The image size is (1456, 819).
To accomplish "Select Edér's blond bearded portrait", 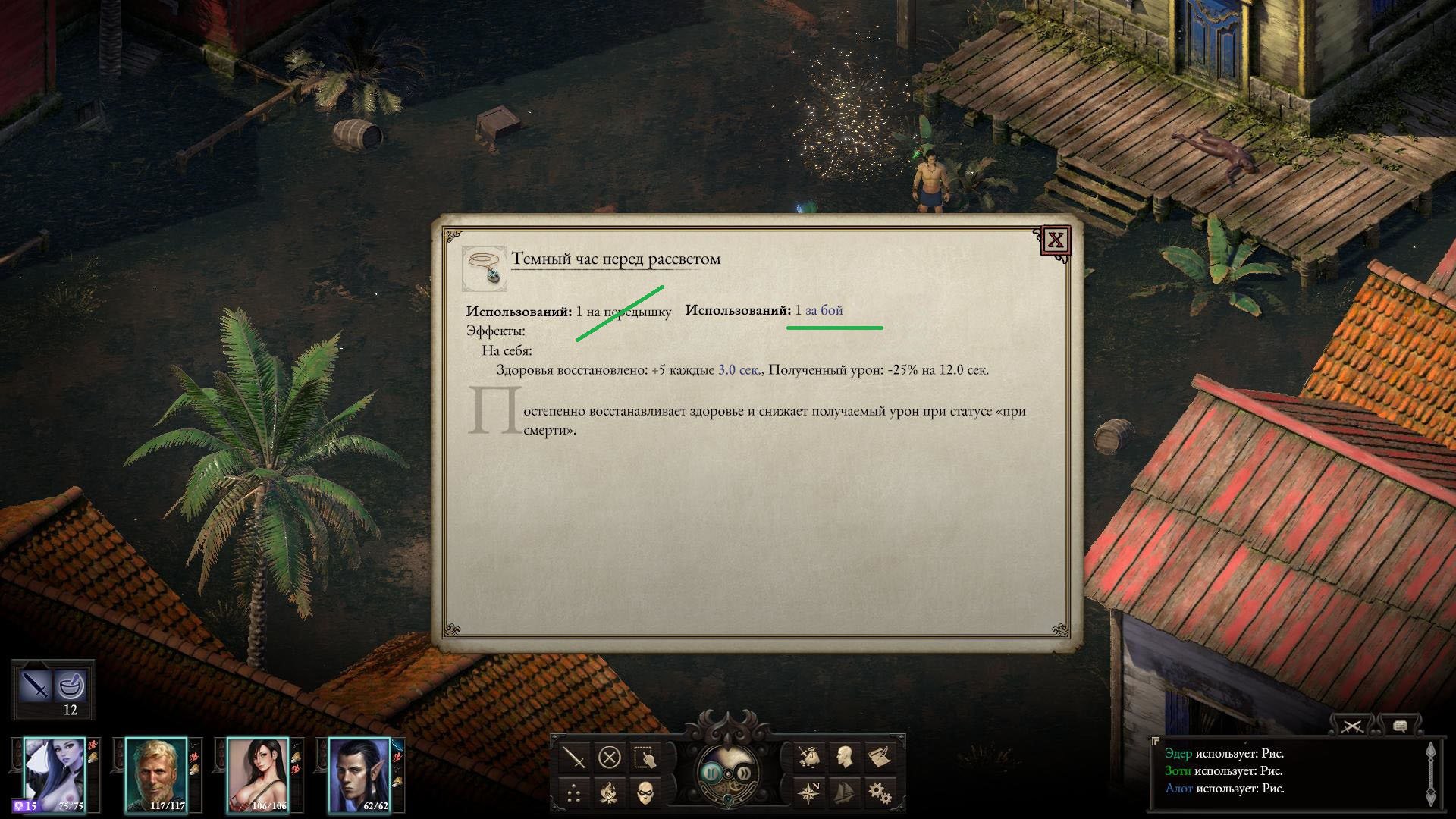I will pyautogui.click(x=155, y=773).
